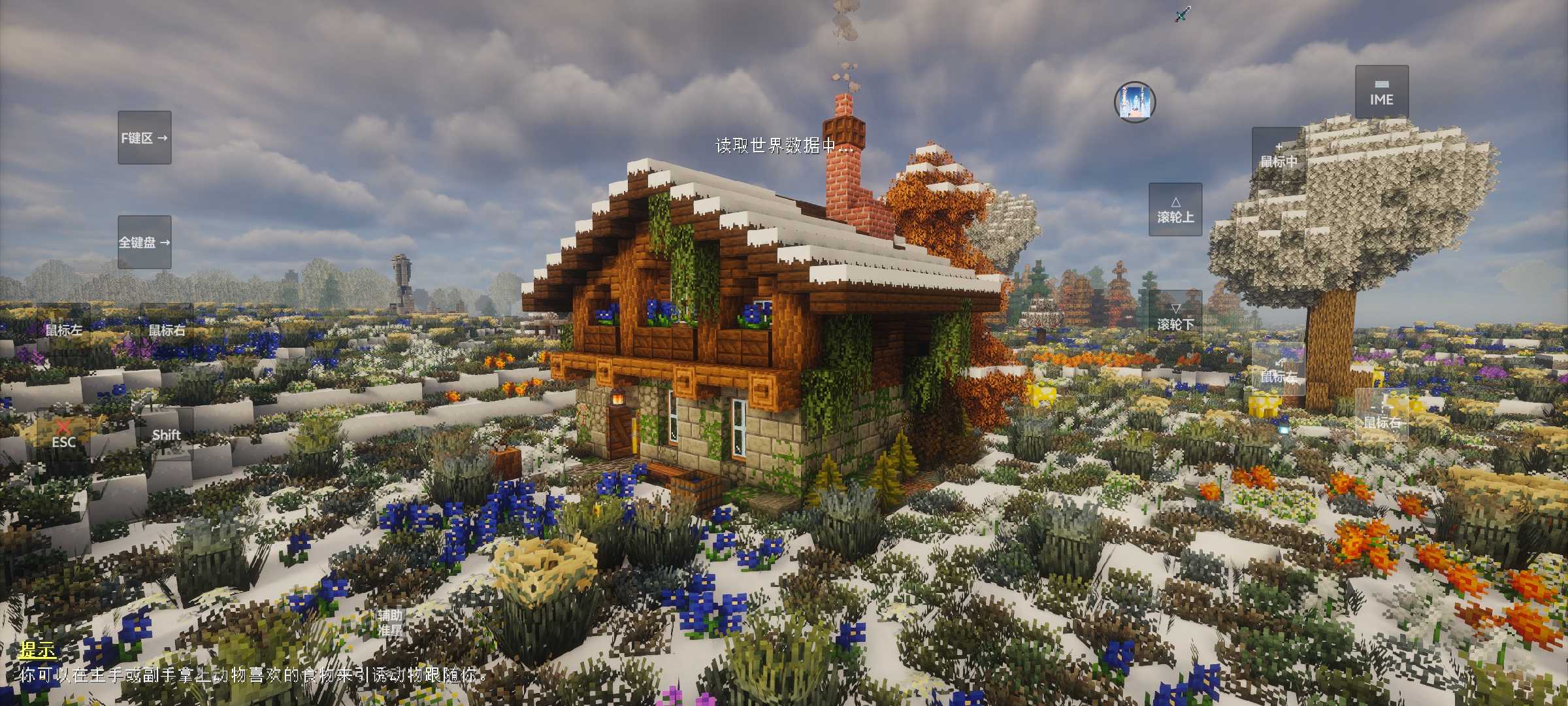Show the 全键盘 full keyboard
Viewport: 1568px width, 706px height.
(144, 242)
